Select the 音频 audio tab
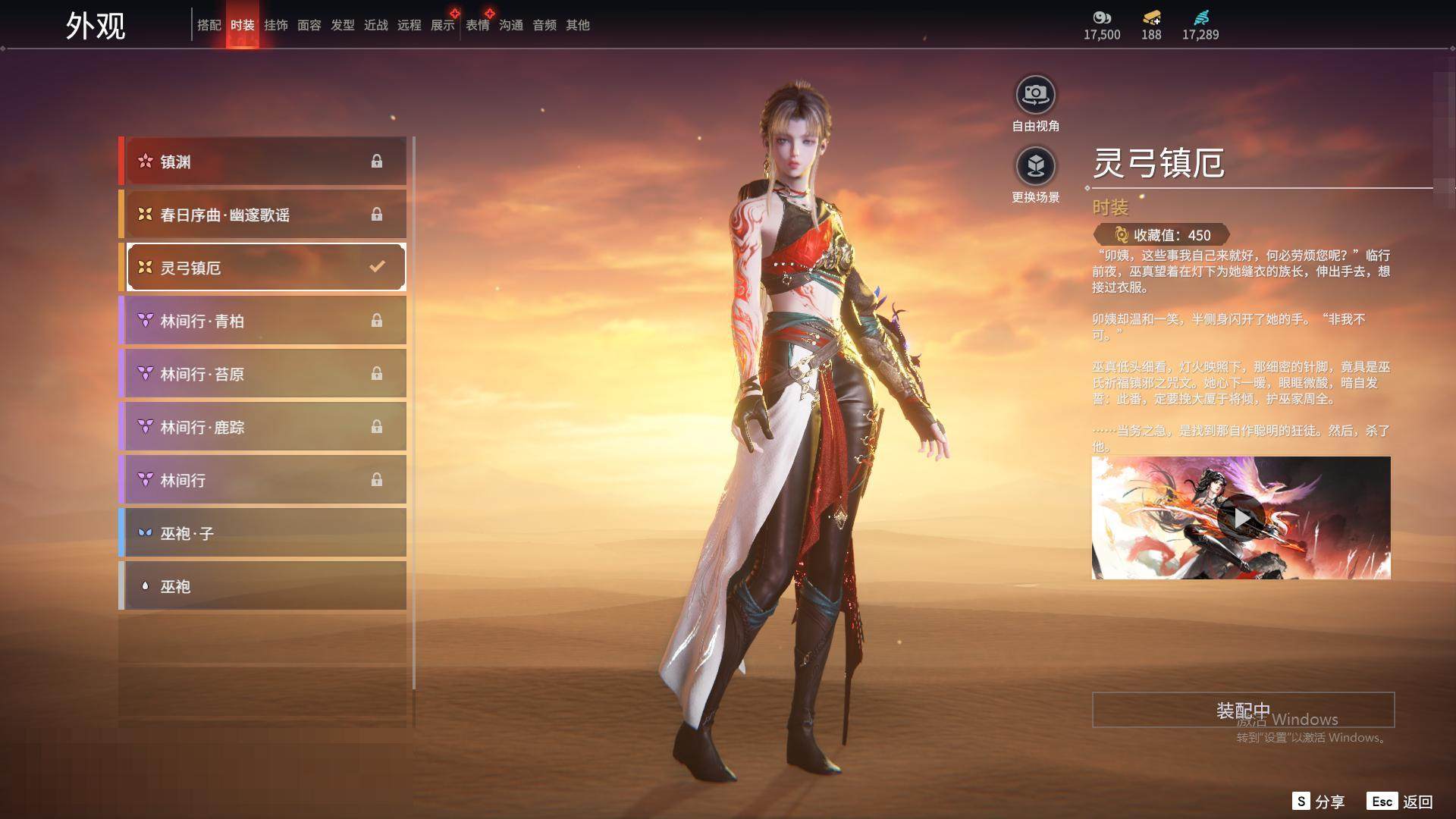Viewport: 1456px width, 819px height. point(544,25)
